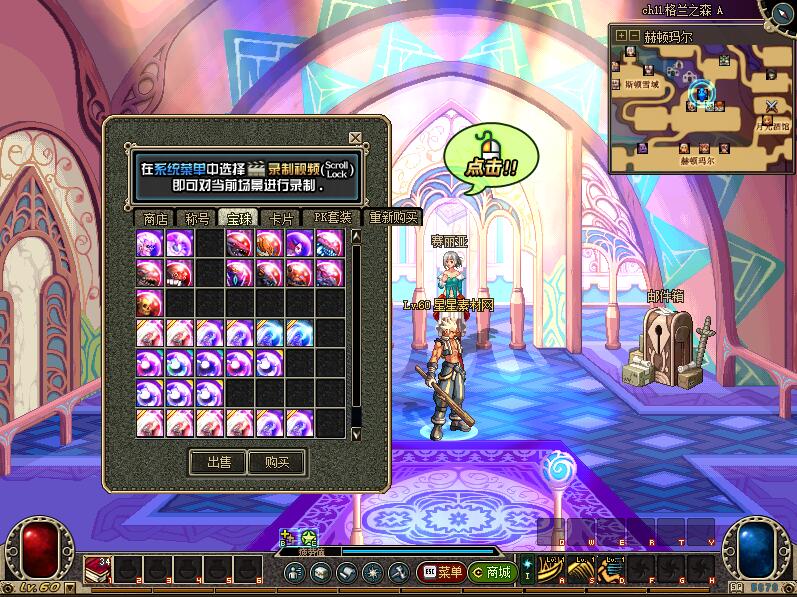Open the ESC 菜单 menu button
The width and height of the screenshot is (797, 597).
click(441, 572)
